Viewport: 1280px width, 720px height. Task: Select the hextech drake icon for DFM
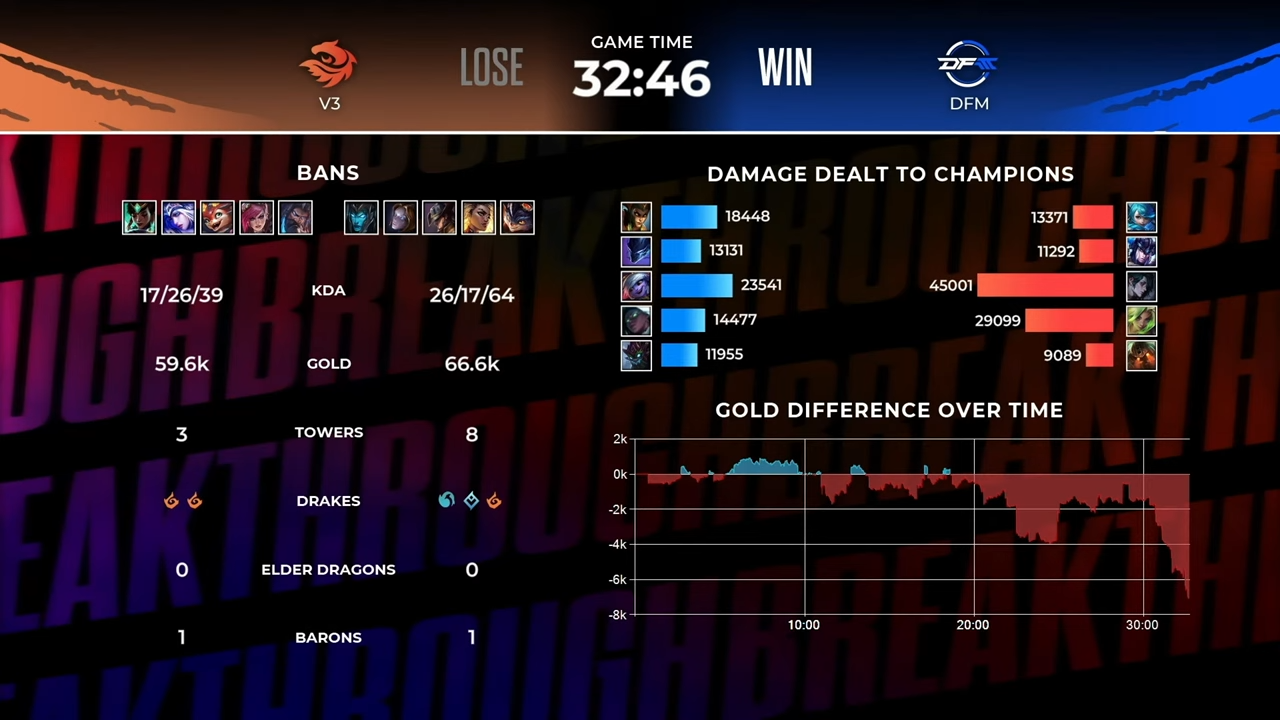coord(470,500)
